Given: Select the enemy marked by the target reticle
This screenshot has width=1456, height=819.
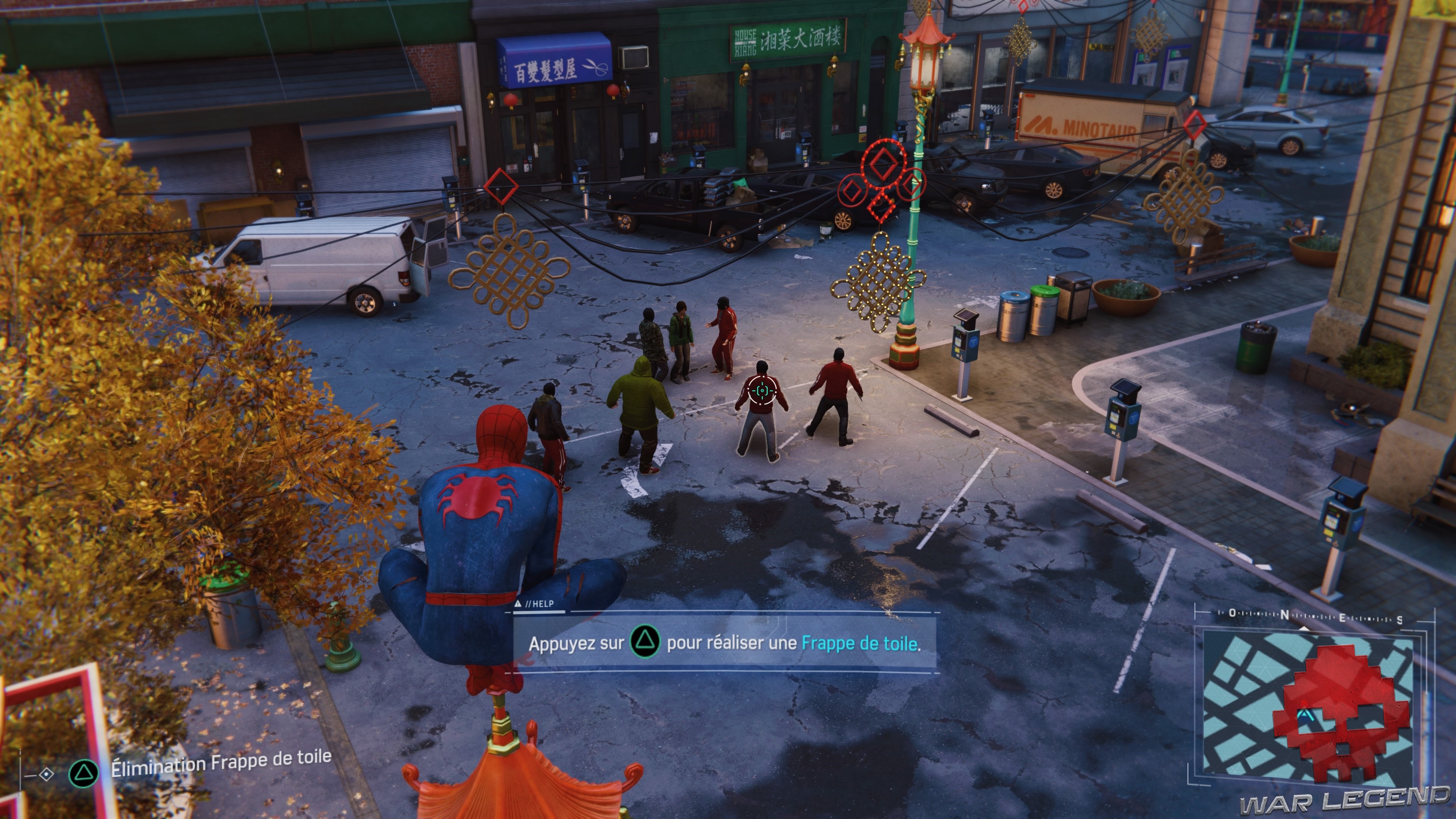Looking at the screenshot, I should click(761, 391).
